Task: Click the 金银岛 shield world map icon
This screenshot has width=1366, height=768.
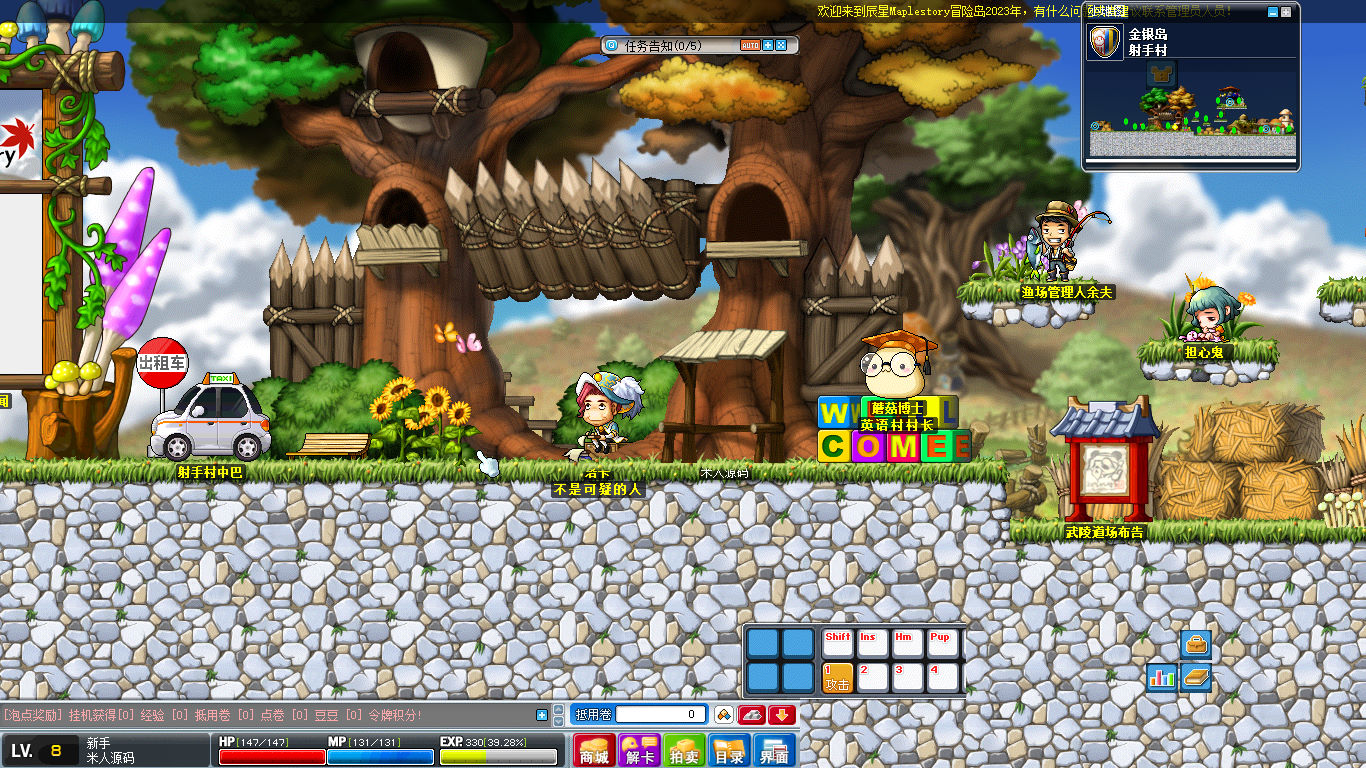Action: (1105, 42)
